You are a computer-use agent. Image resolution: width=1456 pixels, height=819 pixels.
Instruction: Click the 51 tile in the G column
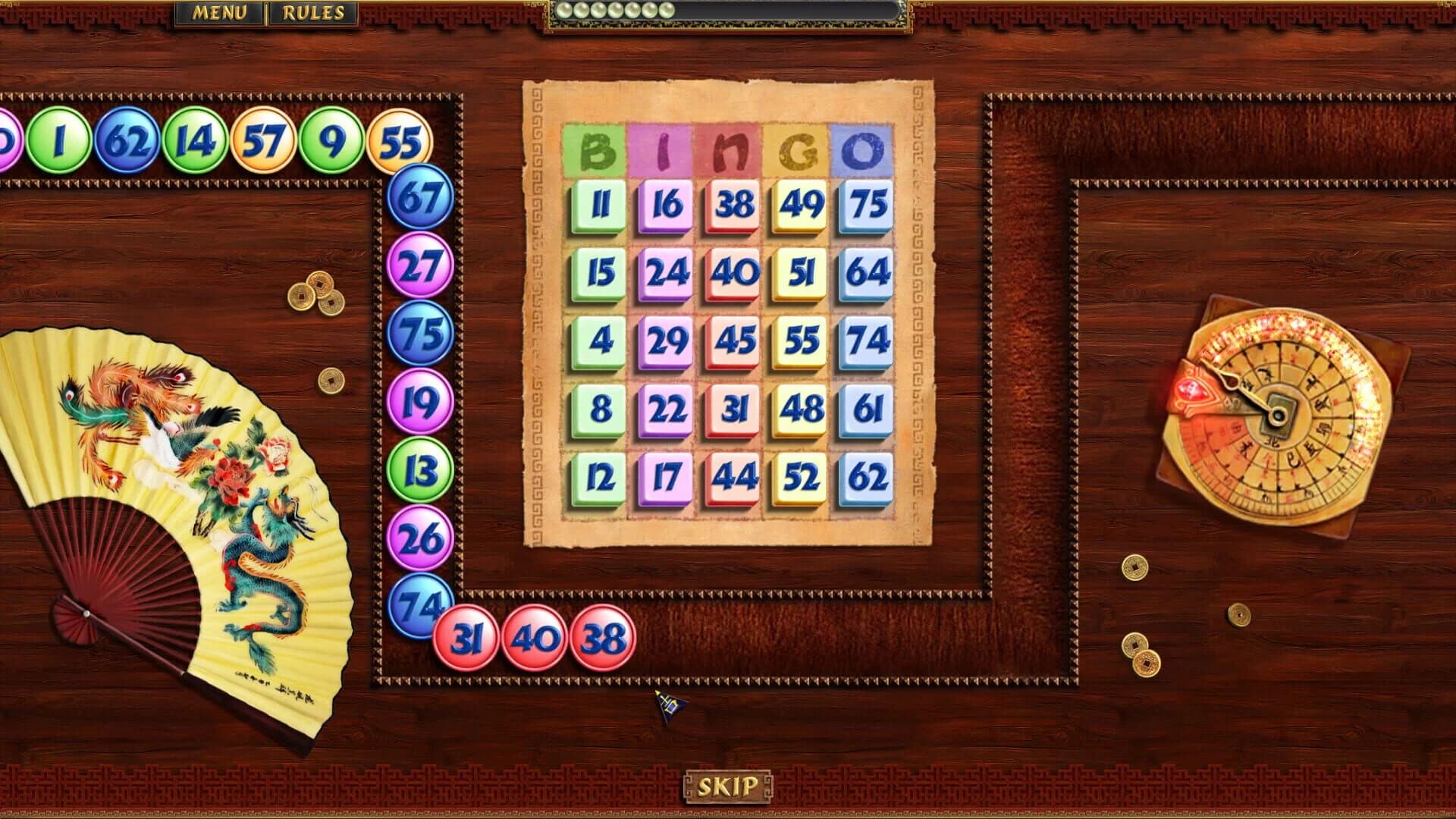[x=802, y=271]
